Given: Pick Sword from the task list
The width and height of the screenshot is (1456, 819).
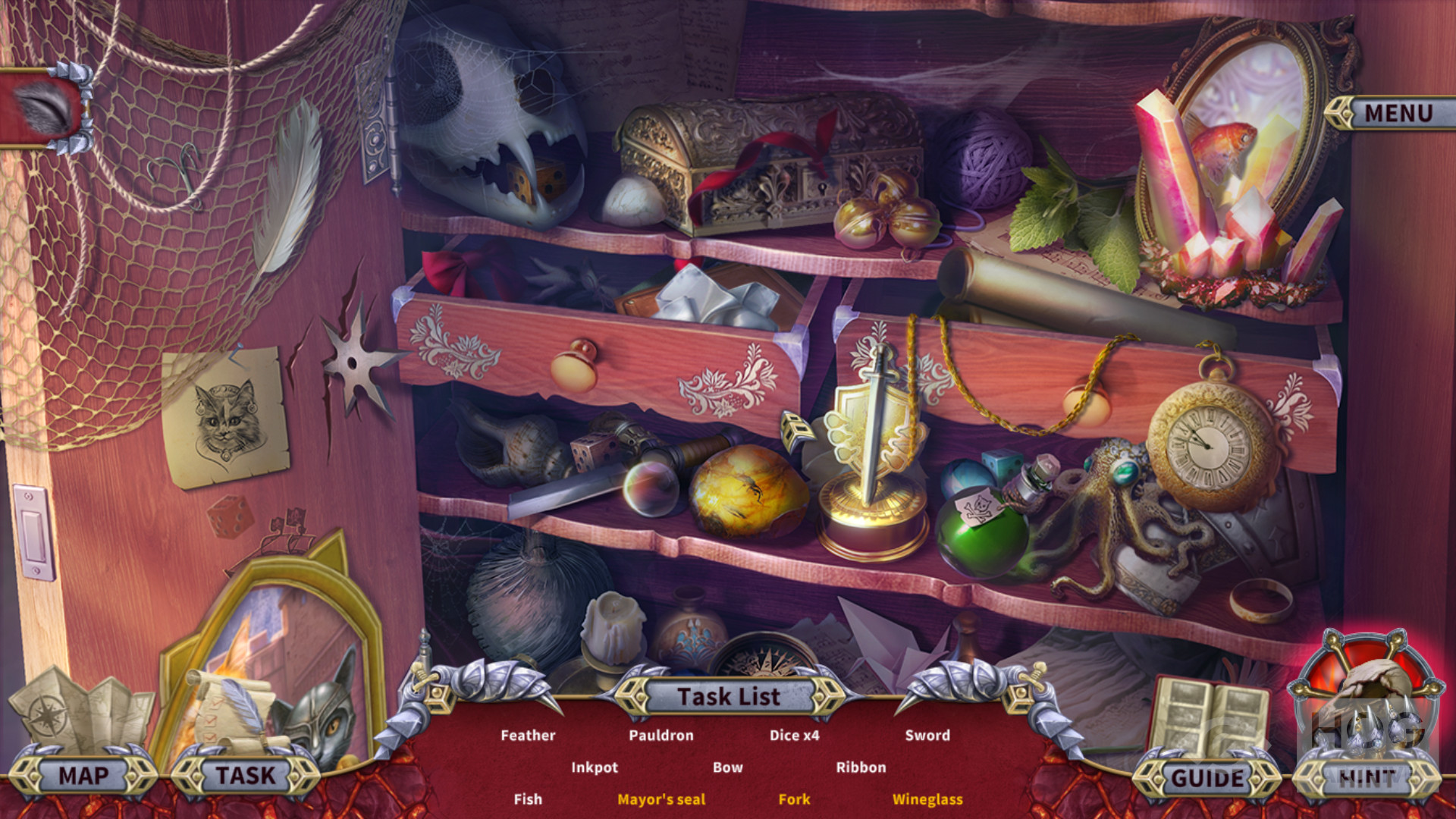Looking at the screenshot, I should [927, 735].
